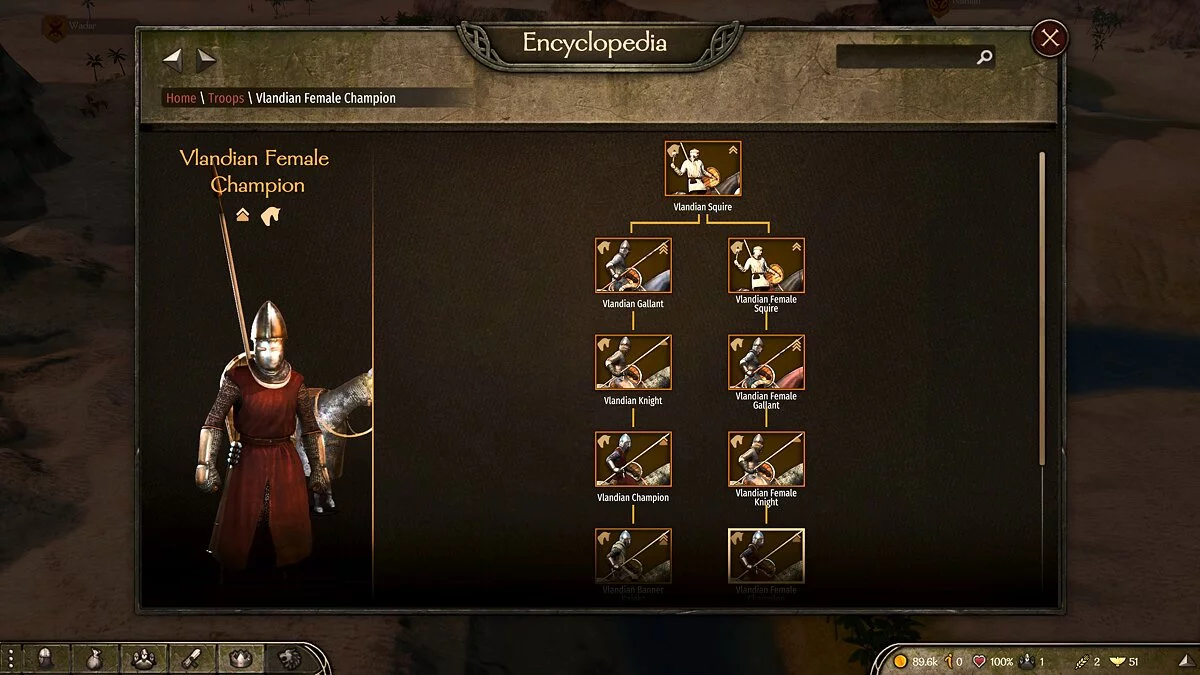1200x675 pixels.
Task: Go back to previous encyclopedia page
Action: [x=173, y=60]
